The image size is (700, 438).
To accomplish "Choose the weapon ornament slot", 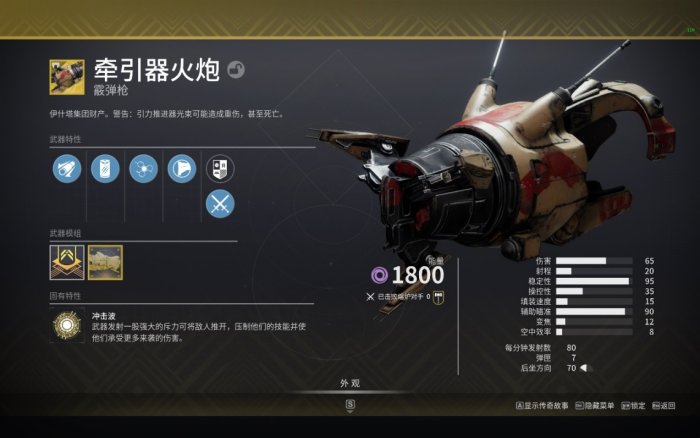I will pyautogui.click(x=105, y=262).
